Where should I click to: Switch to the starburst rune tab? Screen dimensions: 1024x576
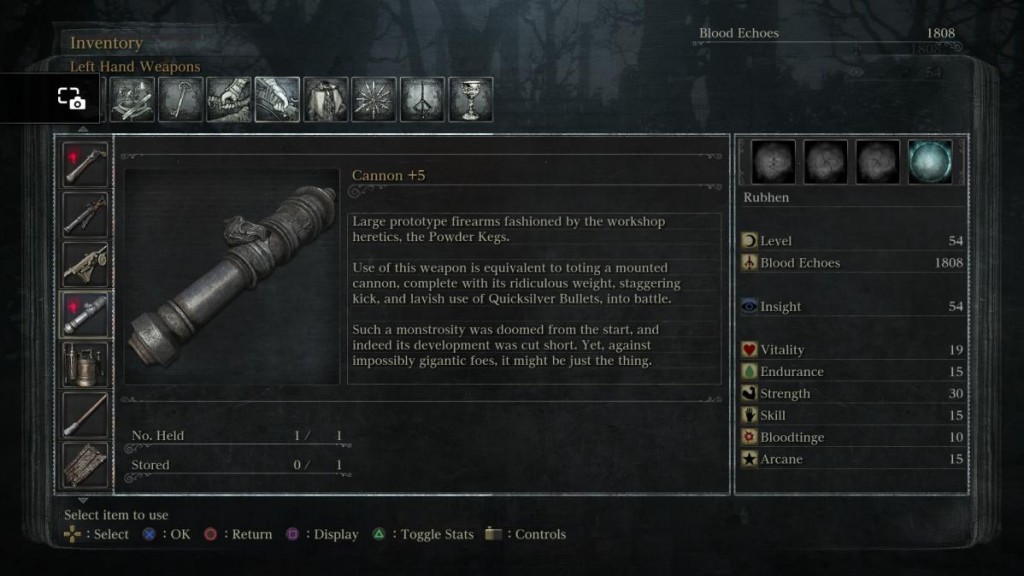point(374,100)
